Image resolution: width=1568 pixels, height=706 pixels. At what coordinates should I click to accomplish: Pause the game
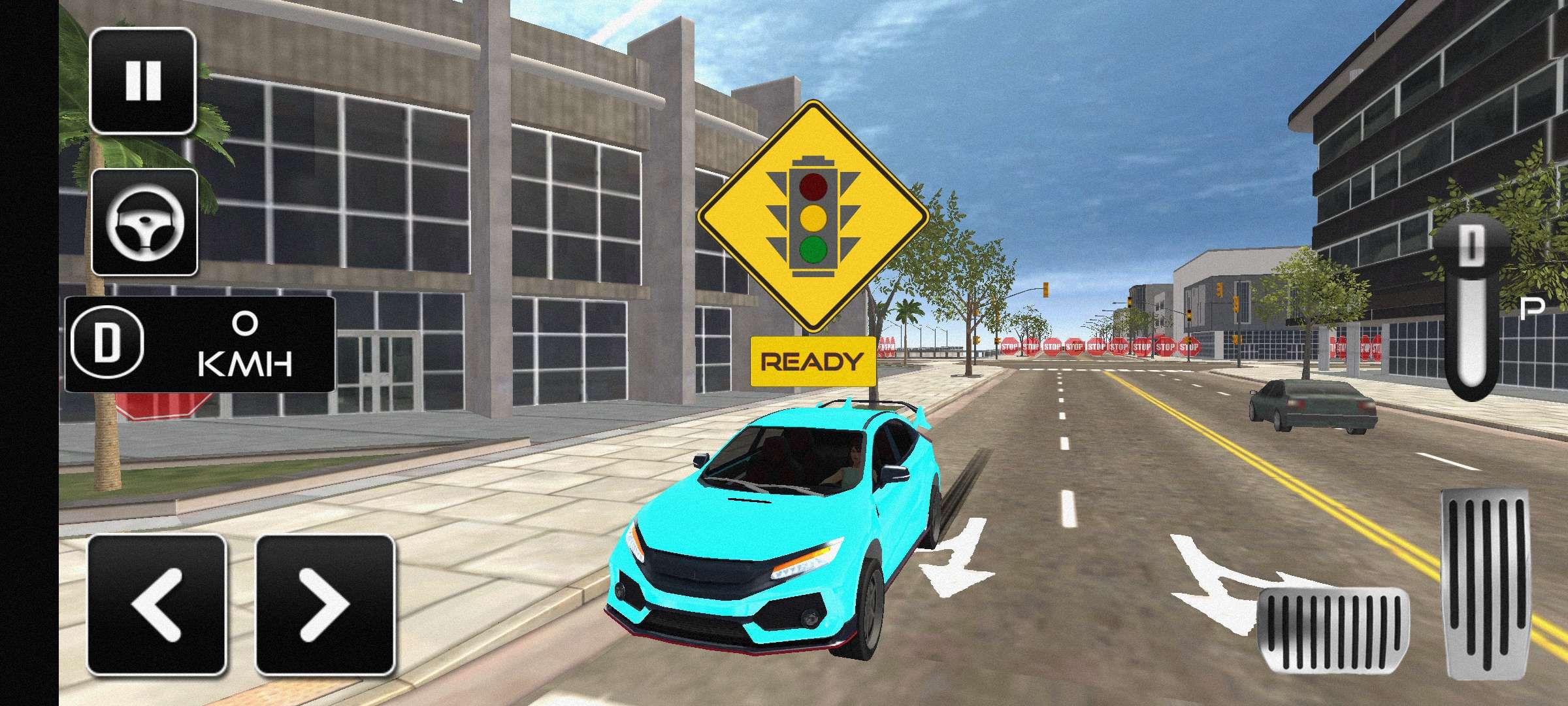pos(142,81)
